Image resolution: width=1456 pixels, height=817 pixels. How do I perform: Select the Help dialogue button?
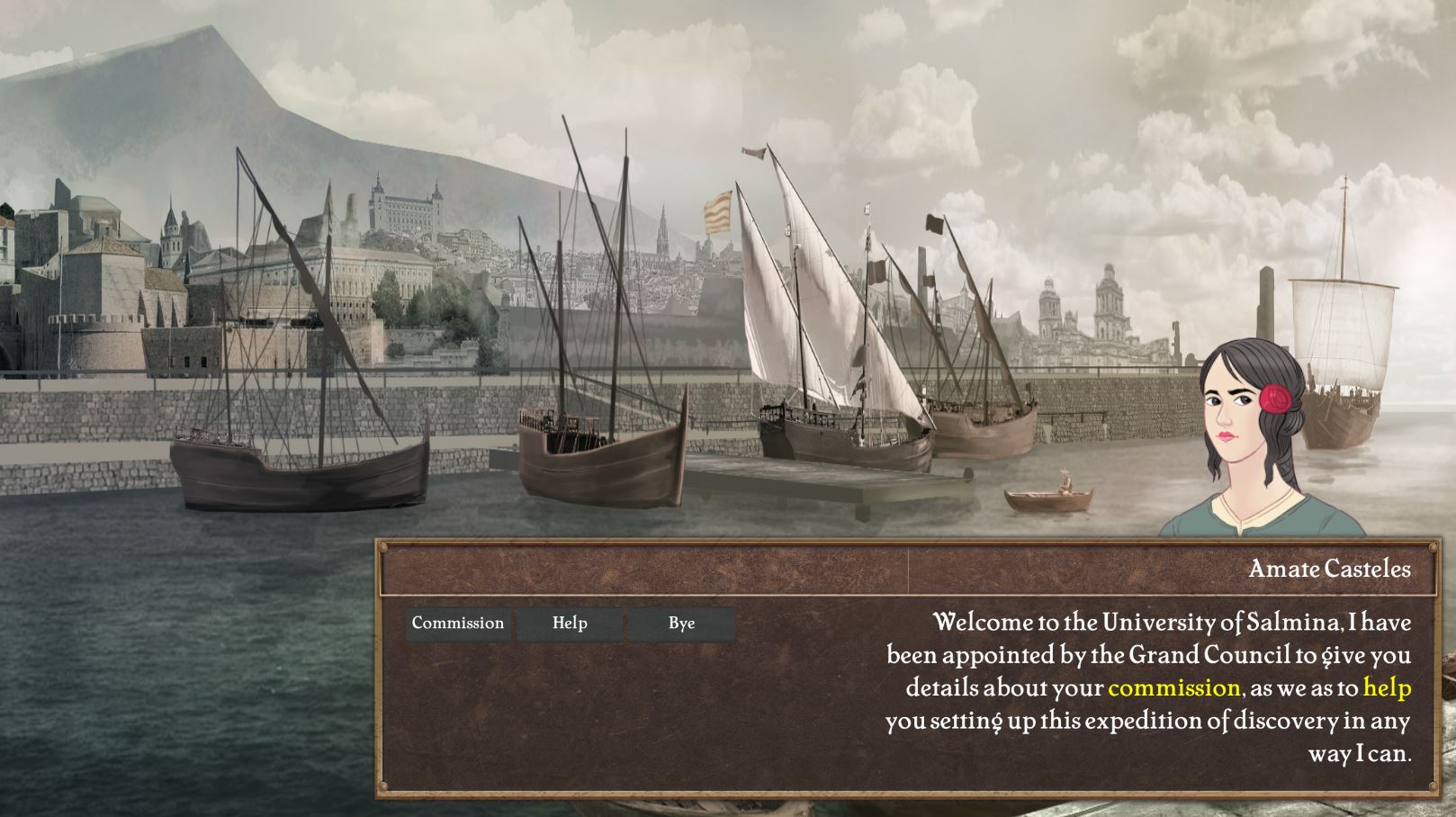click(570, 624)
